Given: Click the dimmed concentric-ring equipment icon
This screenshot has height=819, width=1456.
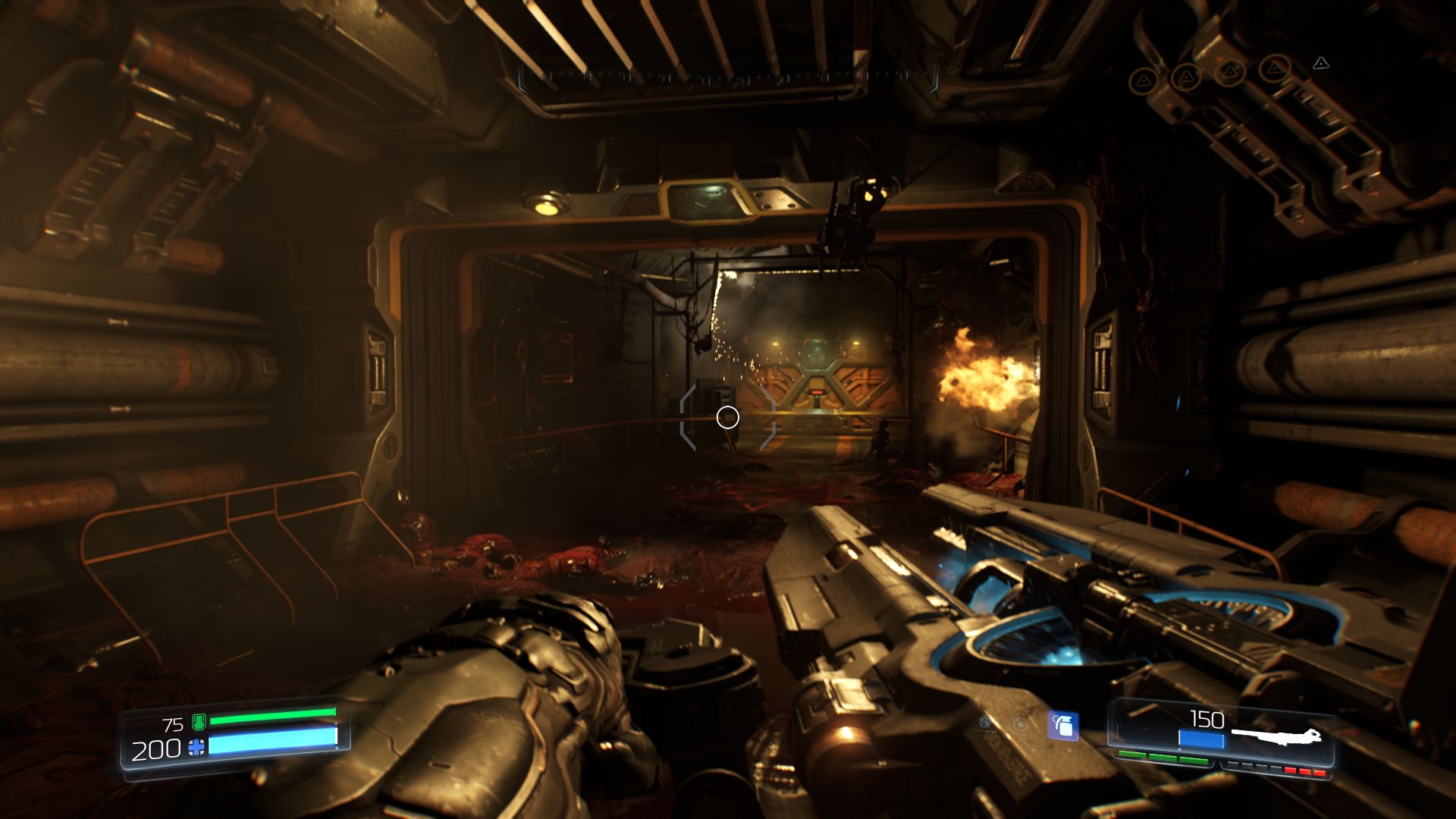Looking at the screenshot, I should coord(1021,724).
